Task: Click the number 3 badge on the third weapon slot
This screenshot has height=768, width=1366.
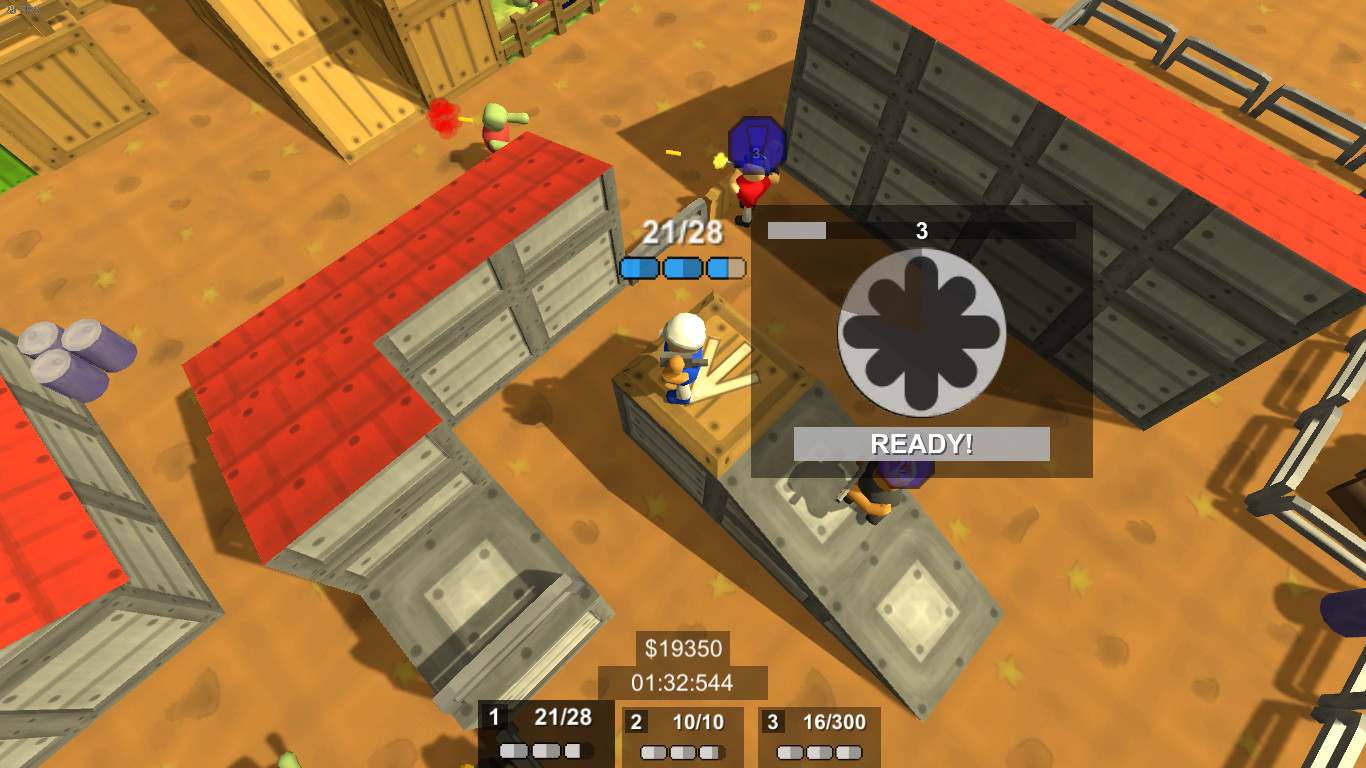Action: click(x=775, y=721)
